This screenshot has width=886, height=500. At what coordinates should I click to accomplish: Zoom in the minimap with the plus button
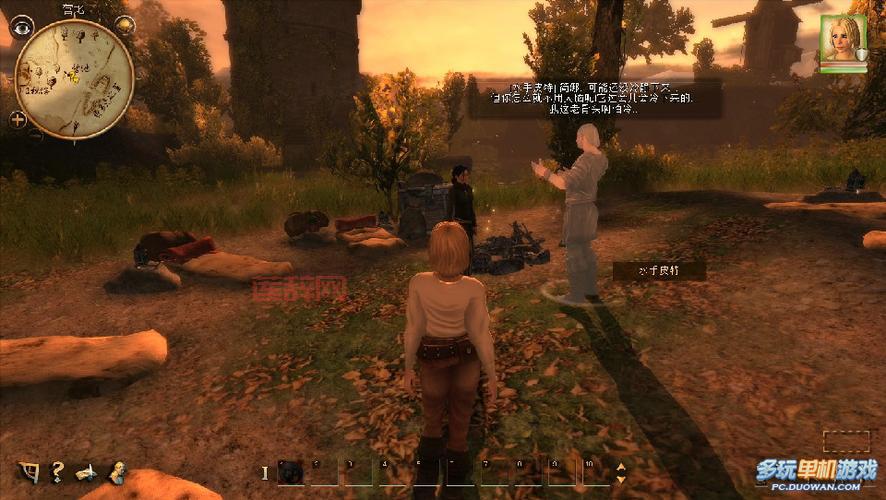(x=17, y=119)
